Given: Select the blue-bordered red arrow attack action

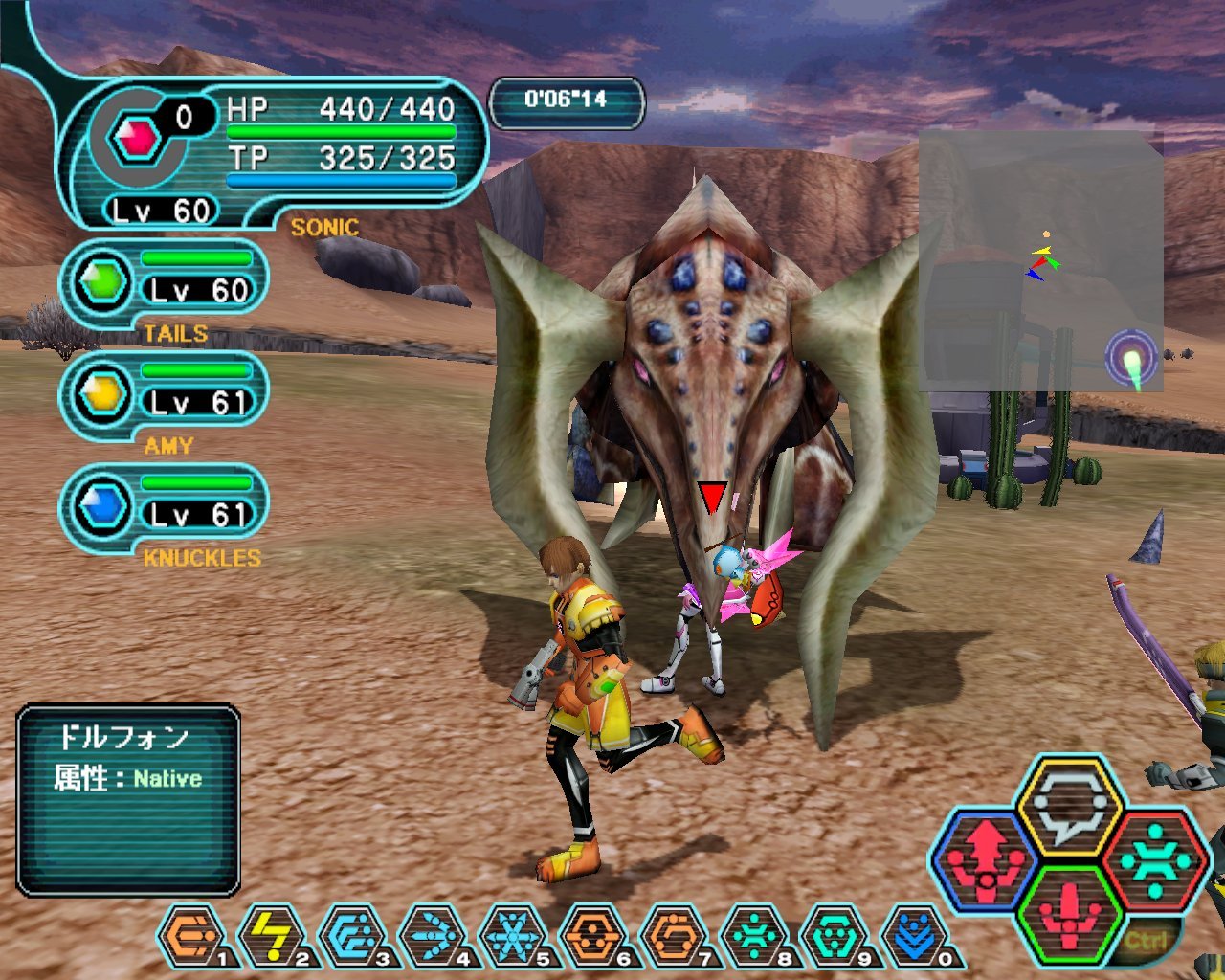Looking at the screenshot, I should point(985,858).
